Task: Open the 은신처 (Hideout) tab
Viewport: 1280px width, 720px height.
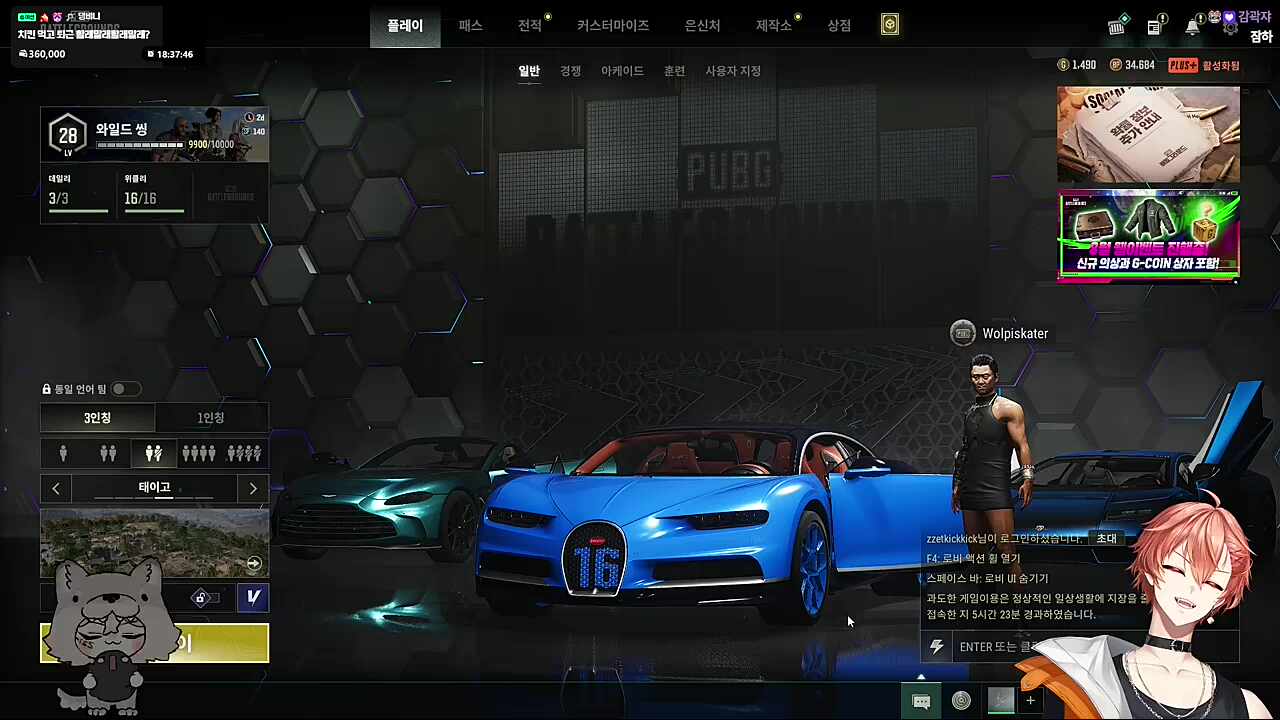Action: coord(702,26)
